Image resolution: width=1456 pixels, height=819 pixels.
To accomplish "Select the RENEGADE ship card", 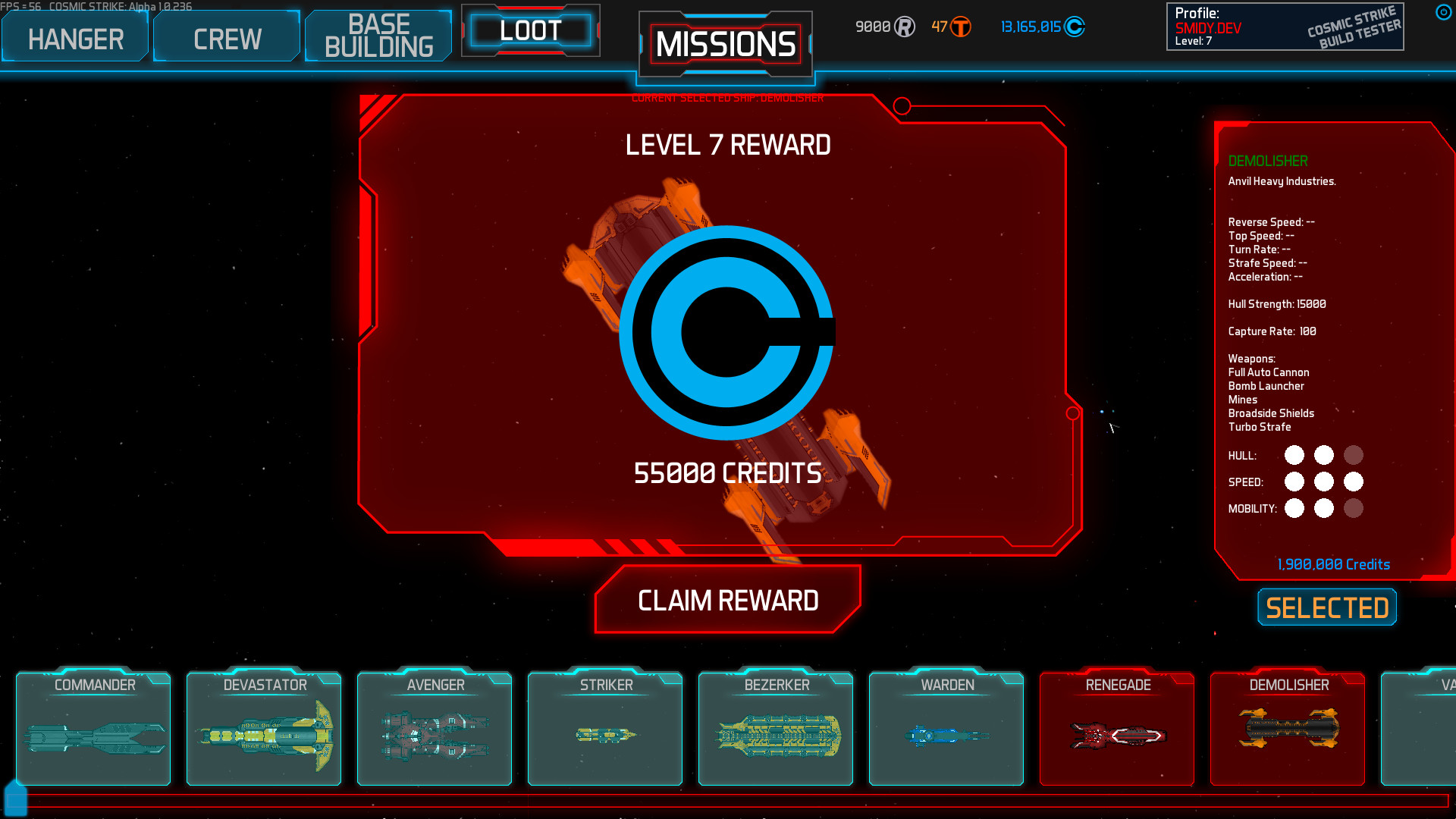I will point(1116,728).
